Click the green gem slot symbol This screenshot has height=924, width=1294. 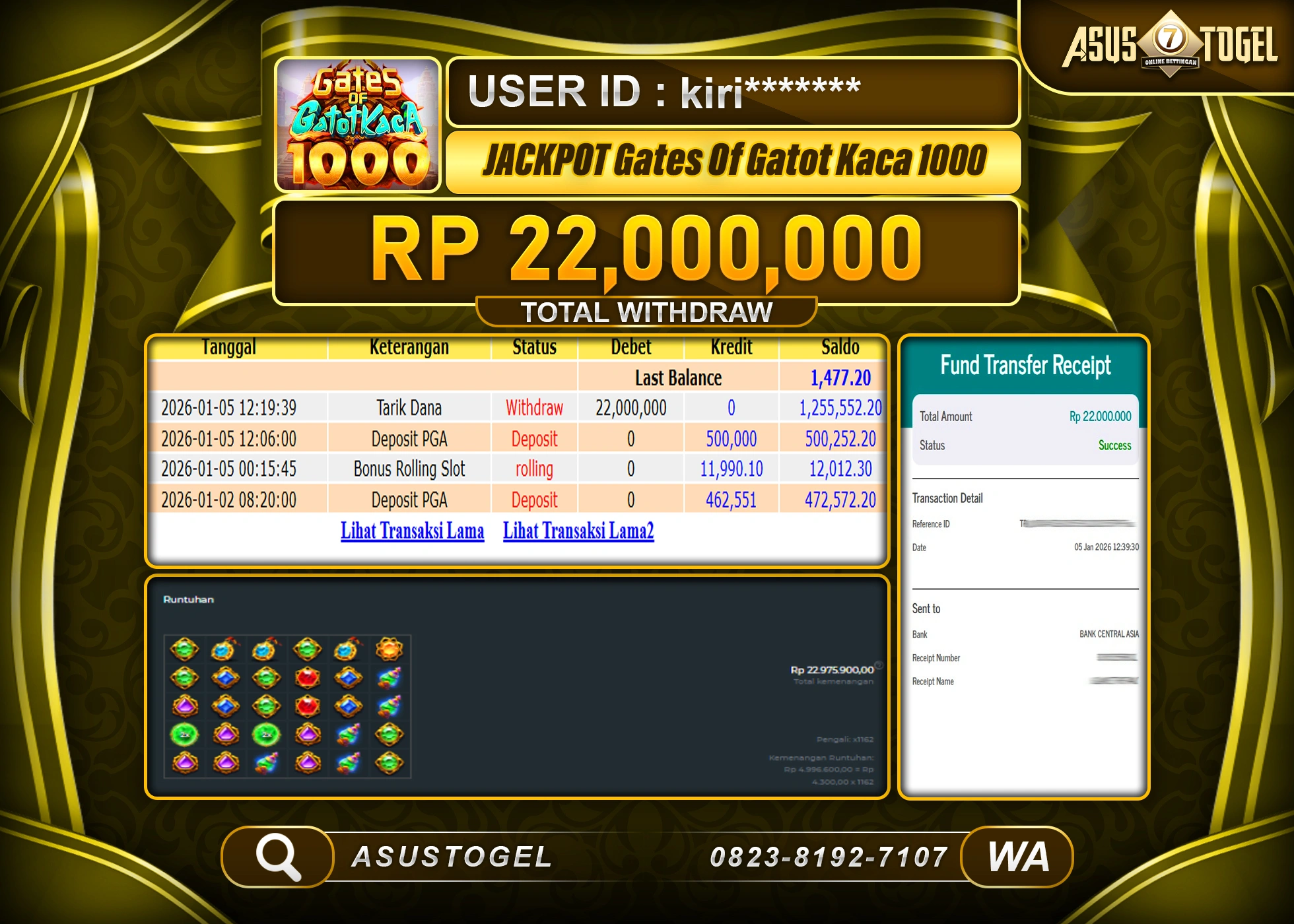(x=185, y=650)
